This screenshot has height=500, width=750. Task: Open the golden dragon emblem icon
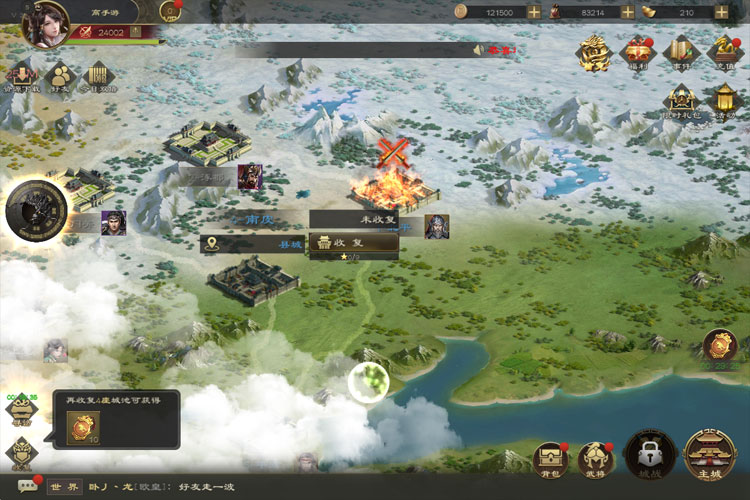click(597, 52)
